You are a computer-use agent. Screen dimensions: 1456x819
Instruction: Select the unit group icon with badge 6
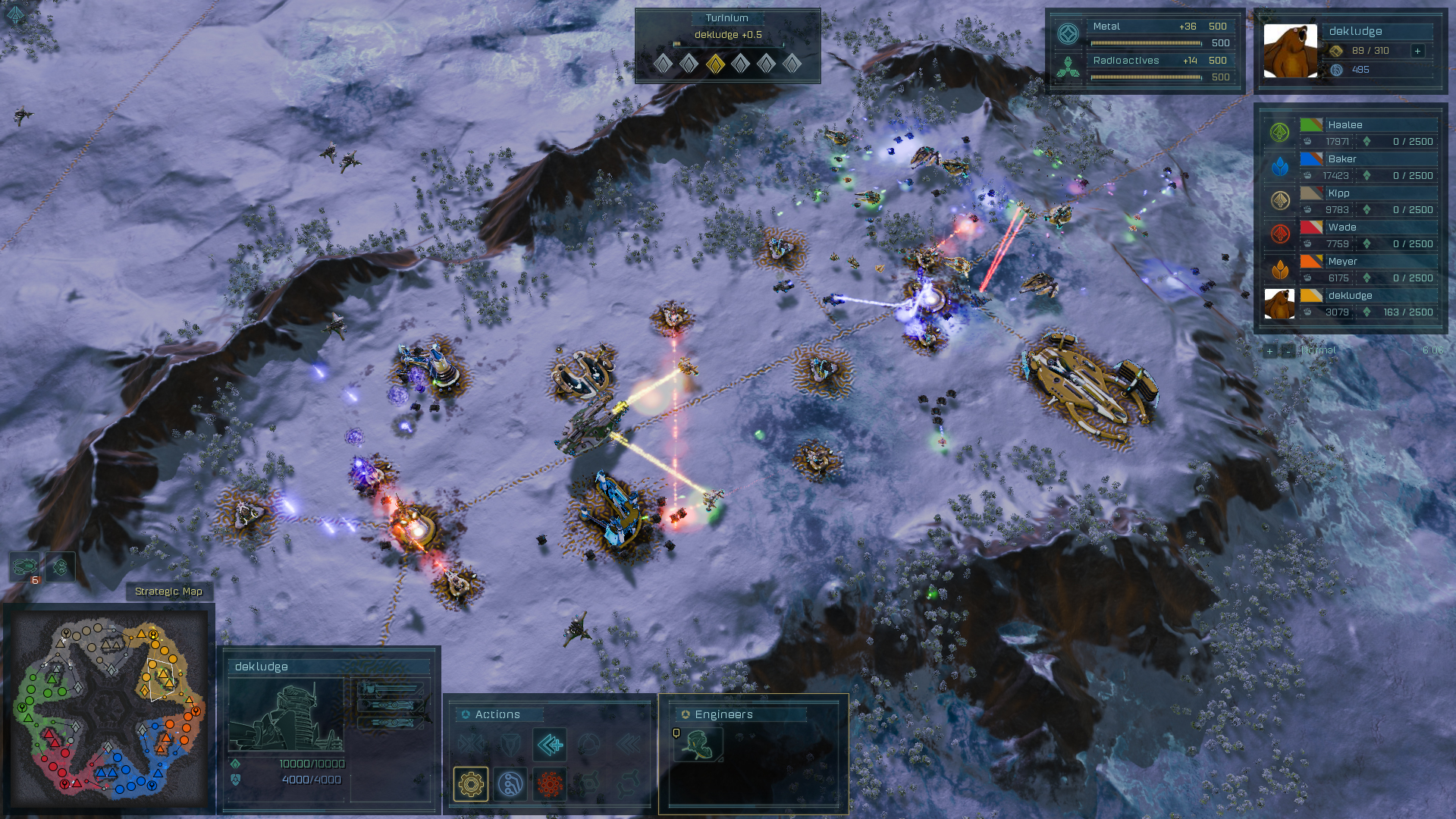tap(25, 567)
